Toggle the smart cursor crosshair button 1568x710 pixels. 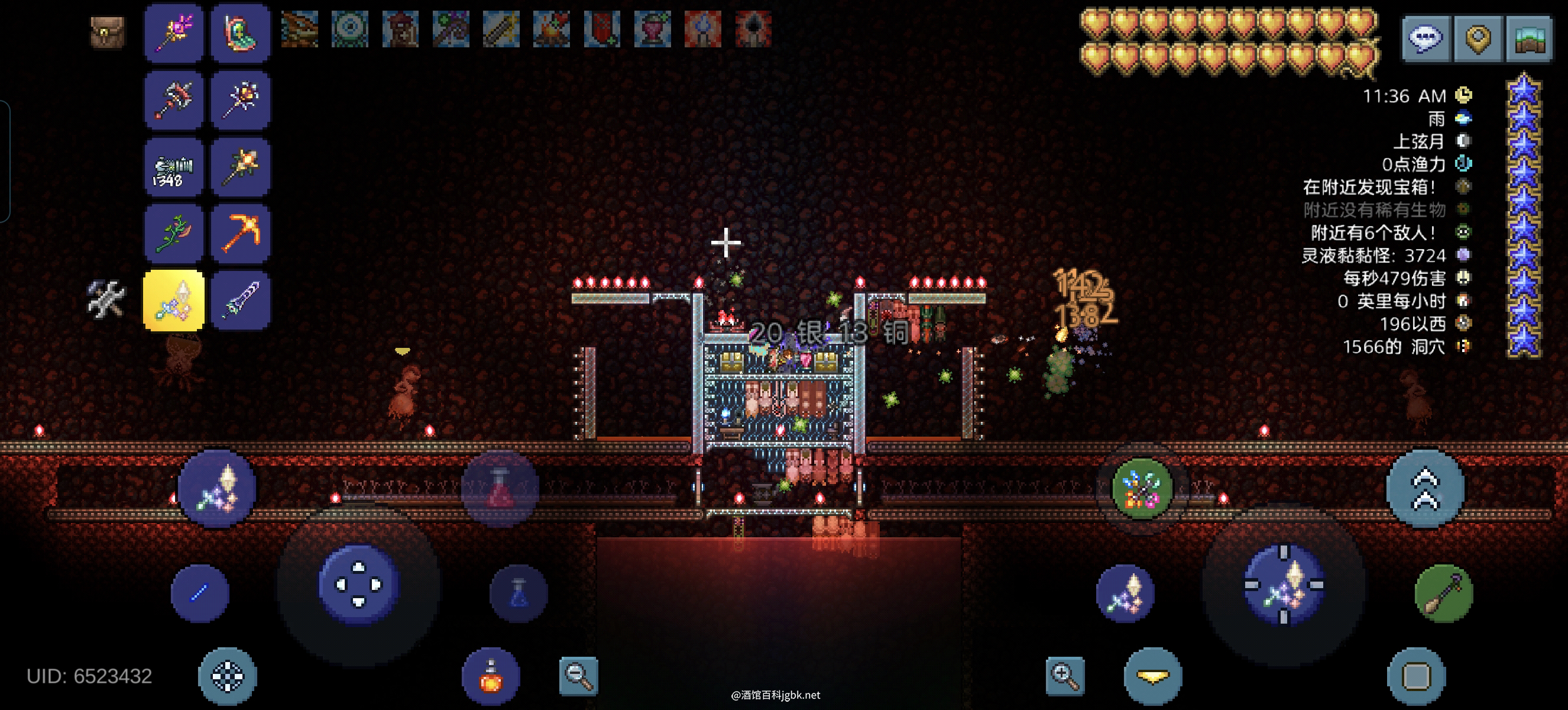click(x=227, y=676)
